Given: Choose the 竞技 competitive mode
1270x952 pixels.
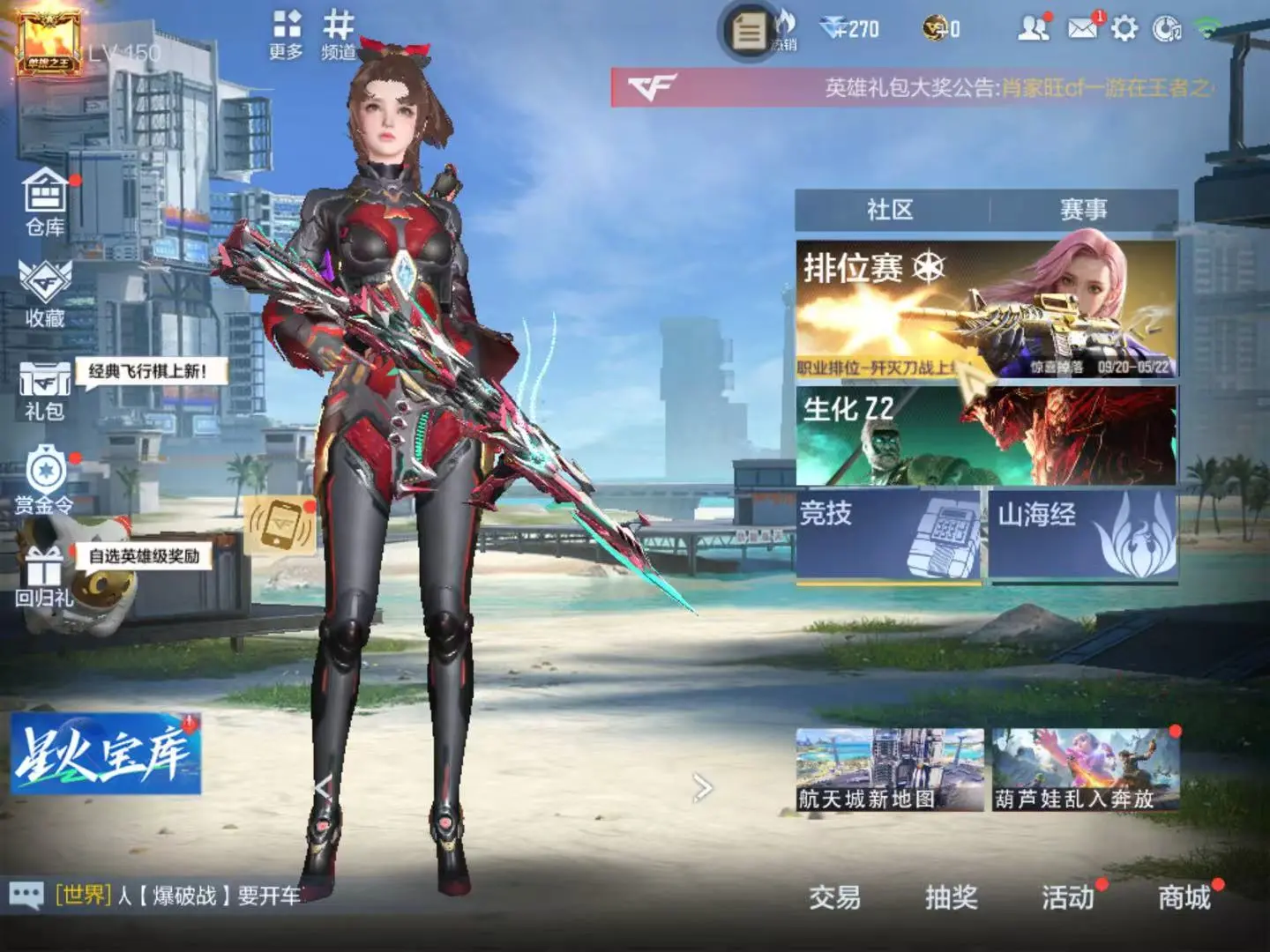Looking at the screenshot, I should pyautogui.click(x=888, y=534).
